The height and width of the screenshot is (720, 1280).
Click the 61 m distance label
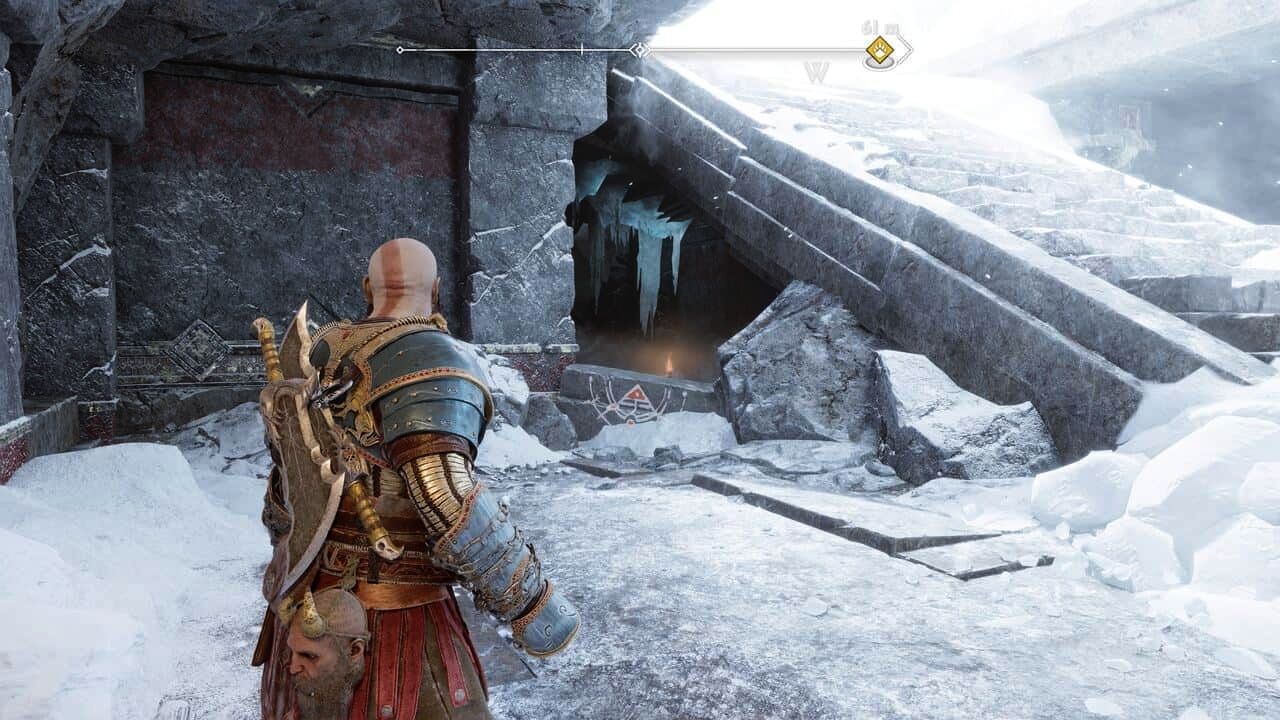(x=878, y=25)
